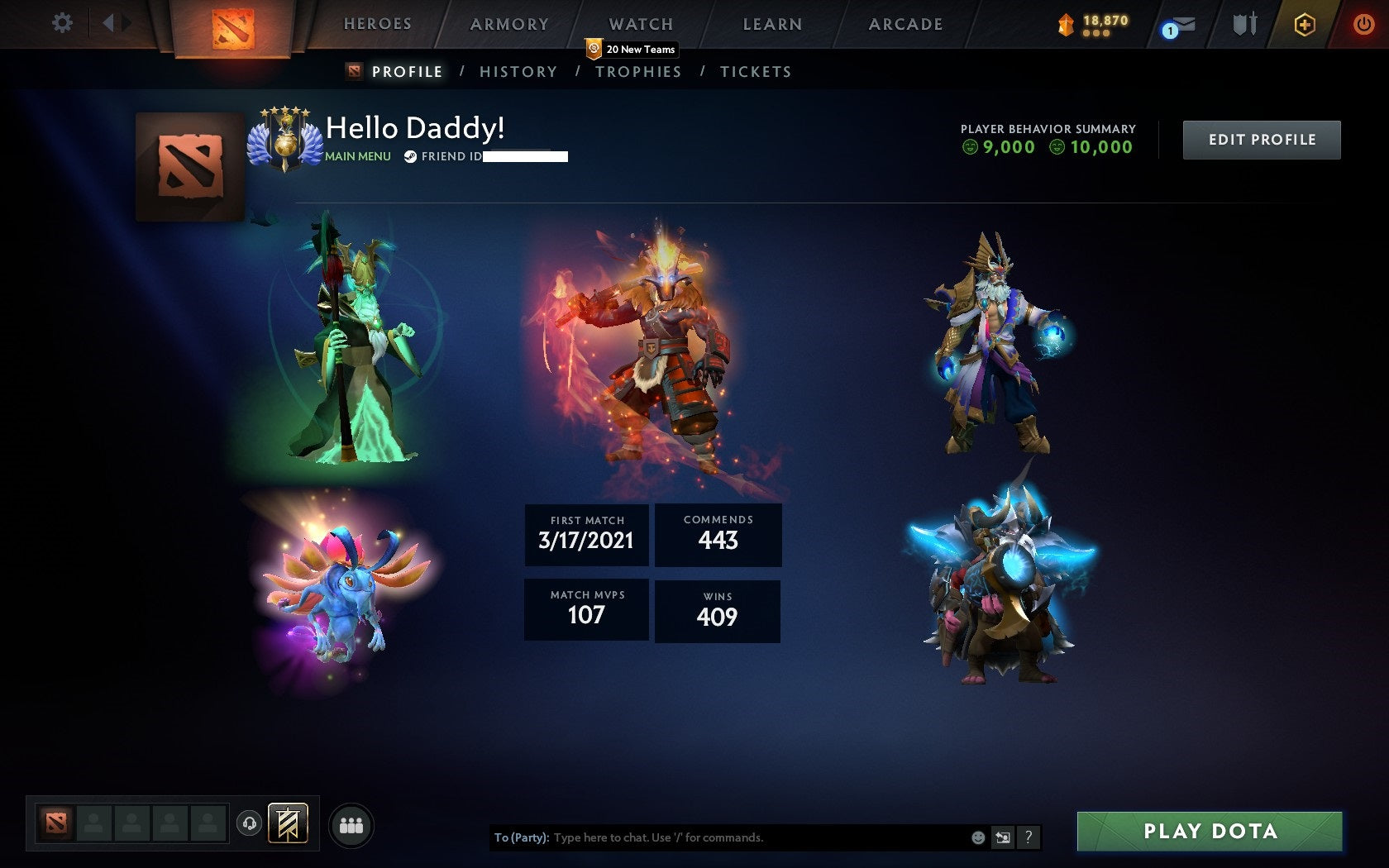
Task: Click the help question mark near chat
Action: [x=1029, y=837]
